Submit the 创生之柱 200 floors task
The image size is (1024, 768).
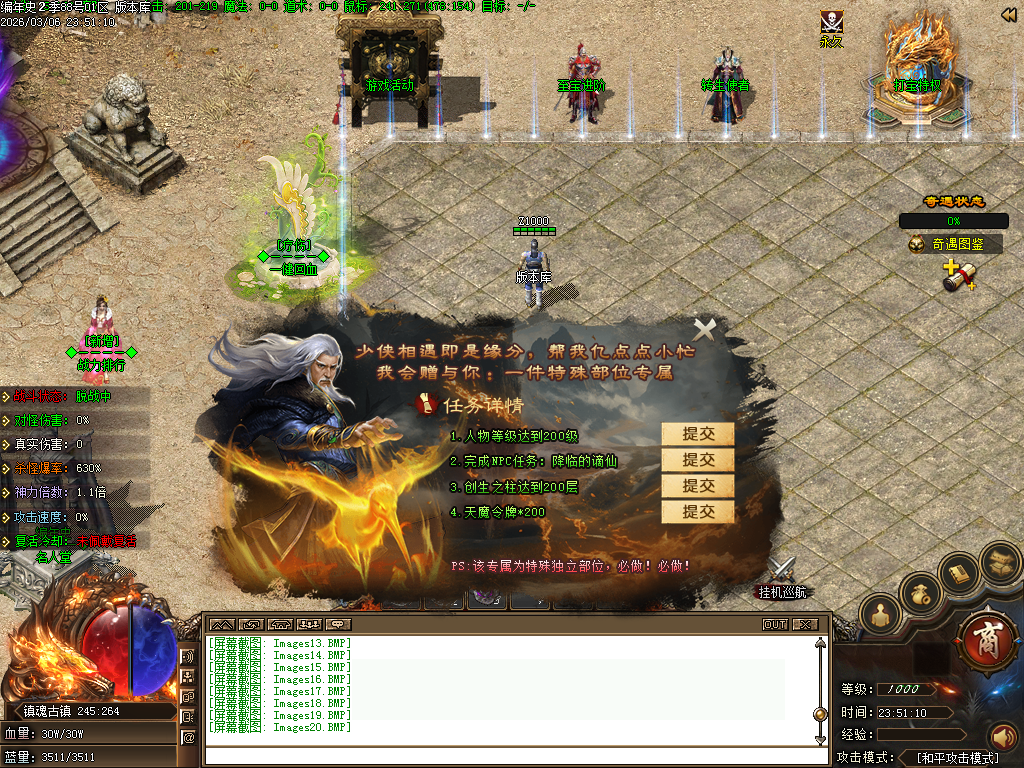pyautogui.click(x=698, y=486)
